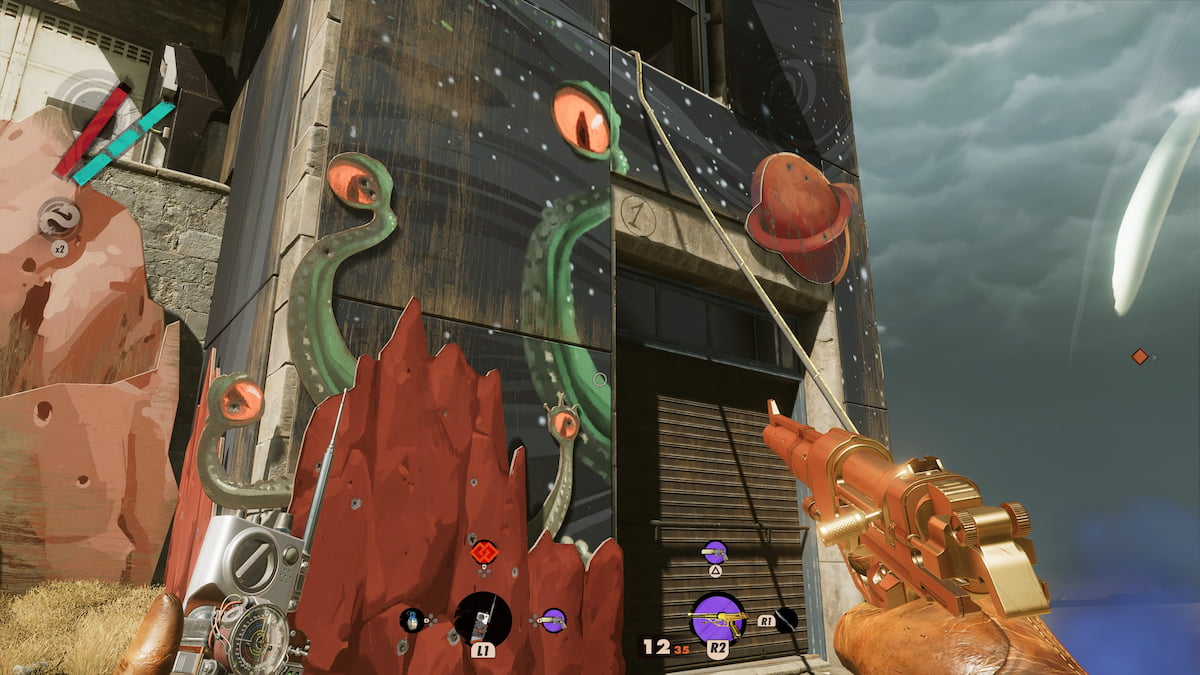The image size is (1200, 675).
Task: Activate the machete melee icon
Action: pyautogui.click(x=786, y=620)
